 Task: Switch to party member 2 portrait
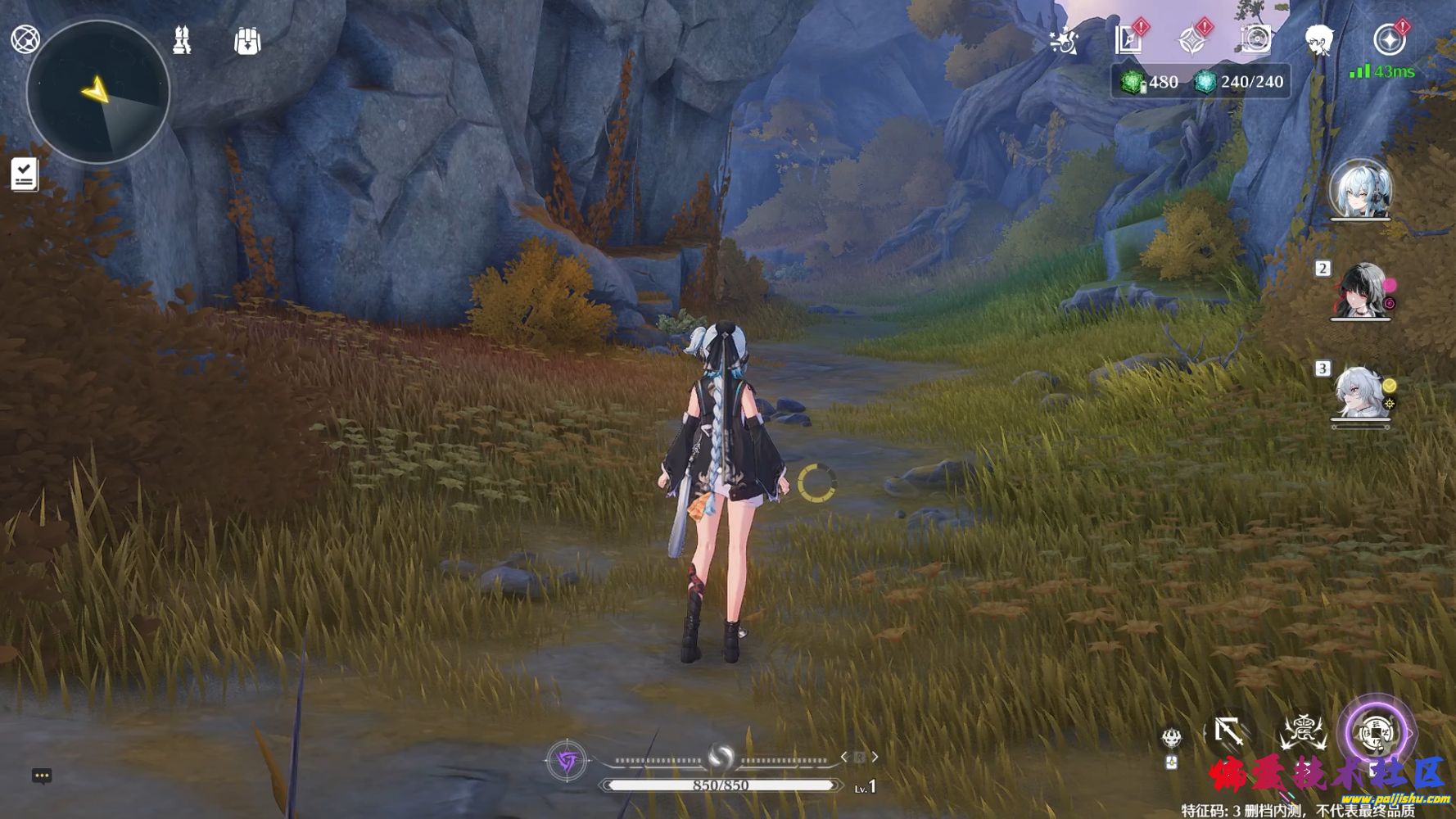tap(1360, 292)
